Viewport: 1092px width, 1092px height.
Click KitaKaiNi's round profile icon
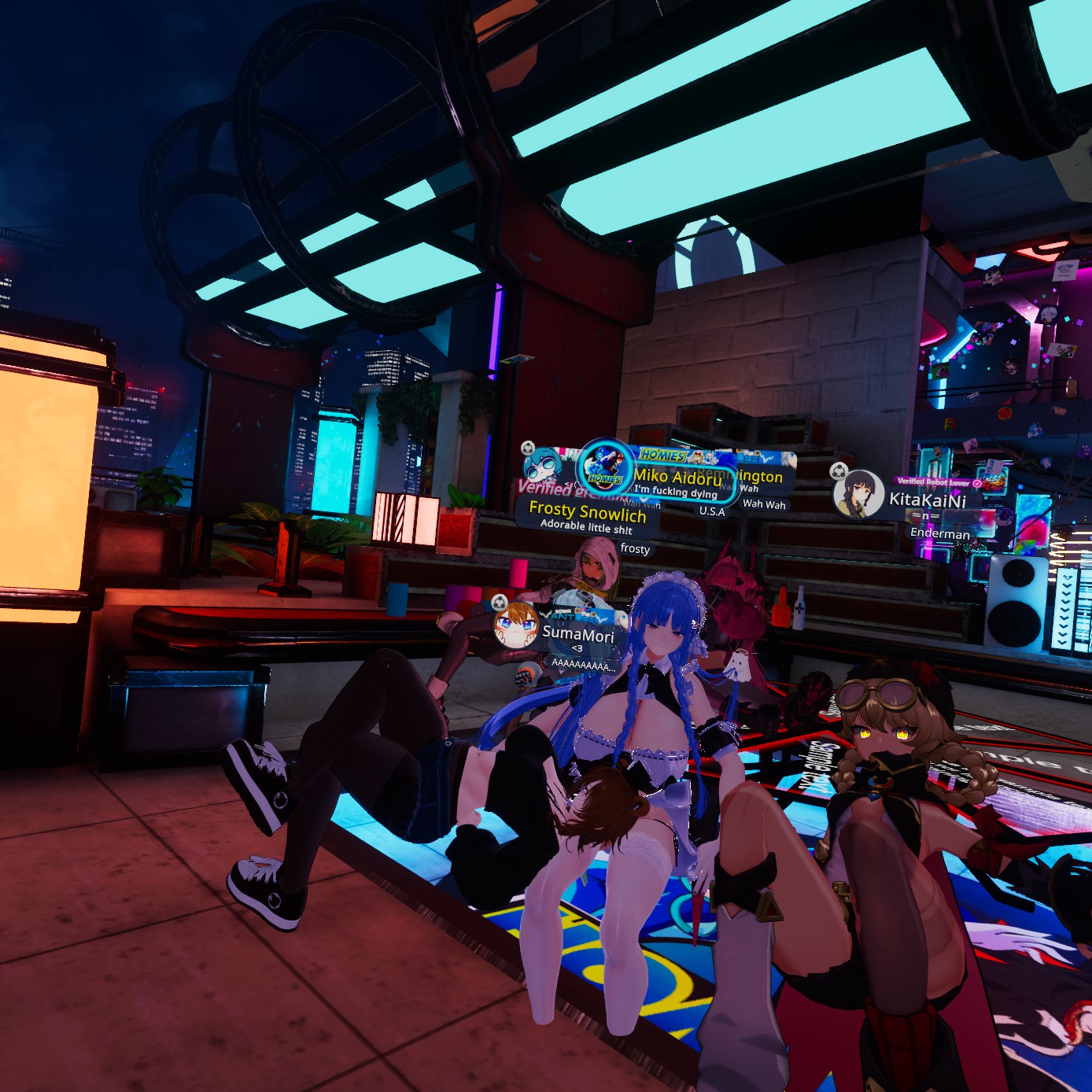[x=858, y=495]
